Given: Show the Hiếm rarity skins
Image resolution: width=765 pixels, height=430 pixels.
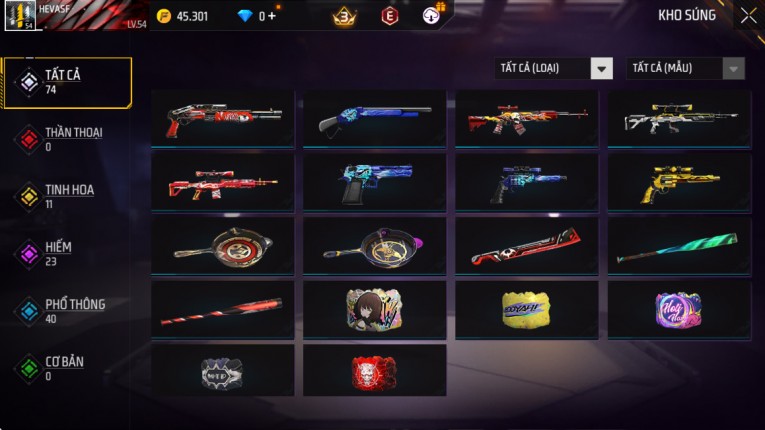Looking at the screenshot, I should (68, 253).
